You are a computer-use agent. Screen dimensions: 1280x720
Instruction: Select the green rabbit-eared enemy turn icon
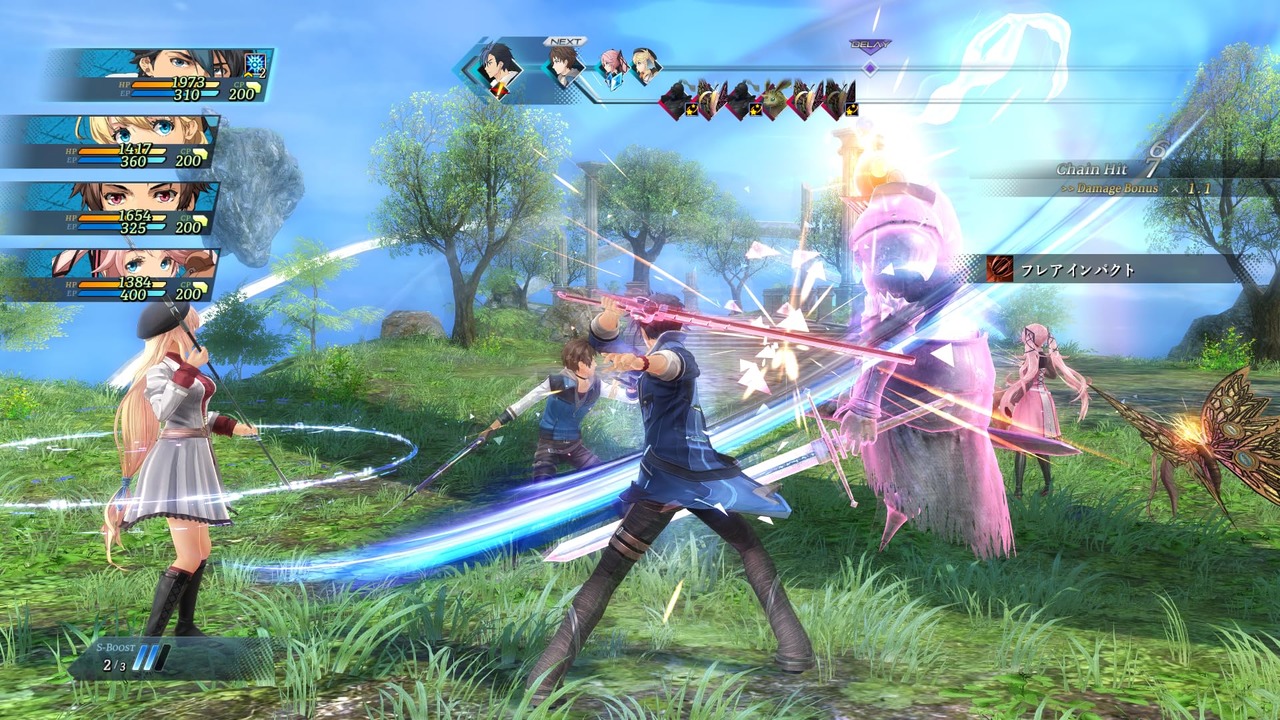coord(774,100)
